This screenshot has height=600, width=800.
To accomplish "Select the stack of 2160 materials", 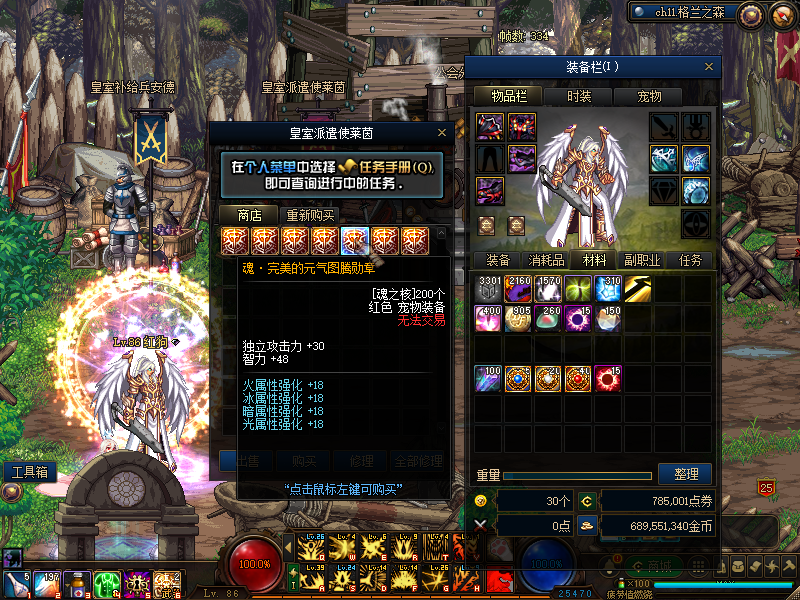I will [519, 289].
